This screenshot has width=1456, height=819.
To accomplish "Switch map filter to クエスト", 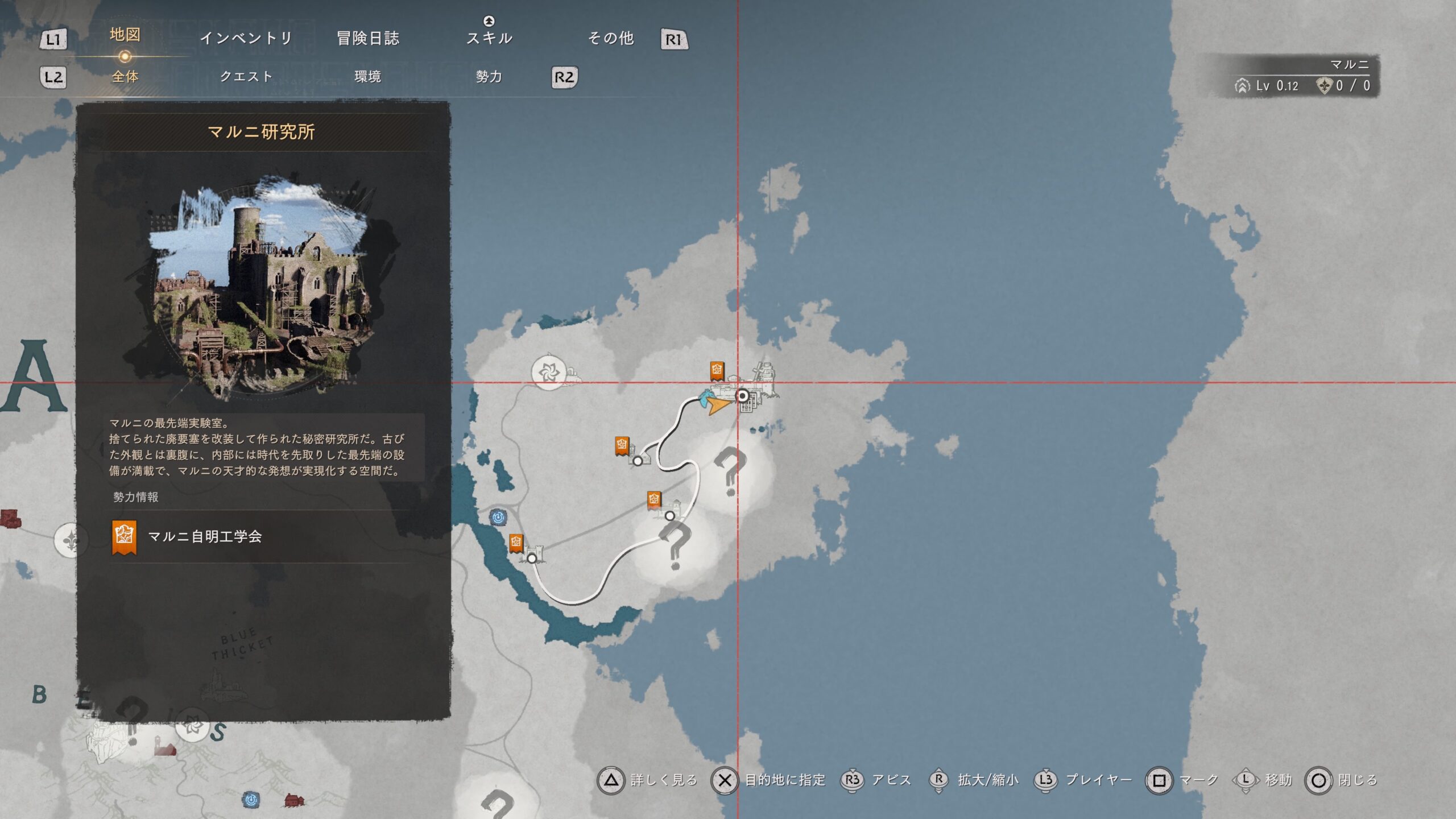I will click(x=246, y=76).
